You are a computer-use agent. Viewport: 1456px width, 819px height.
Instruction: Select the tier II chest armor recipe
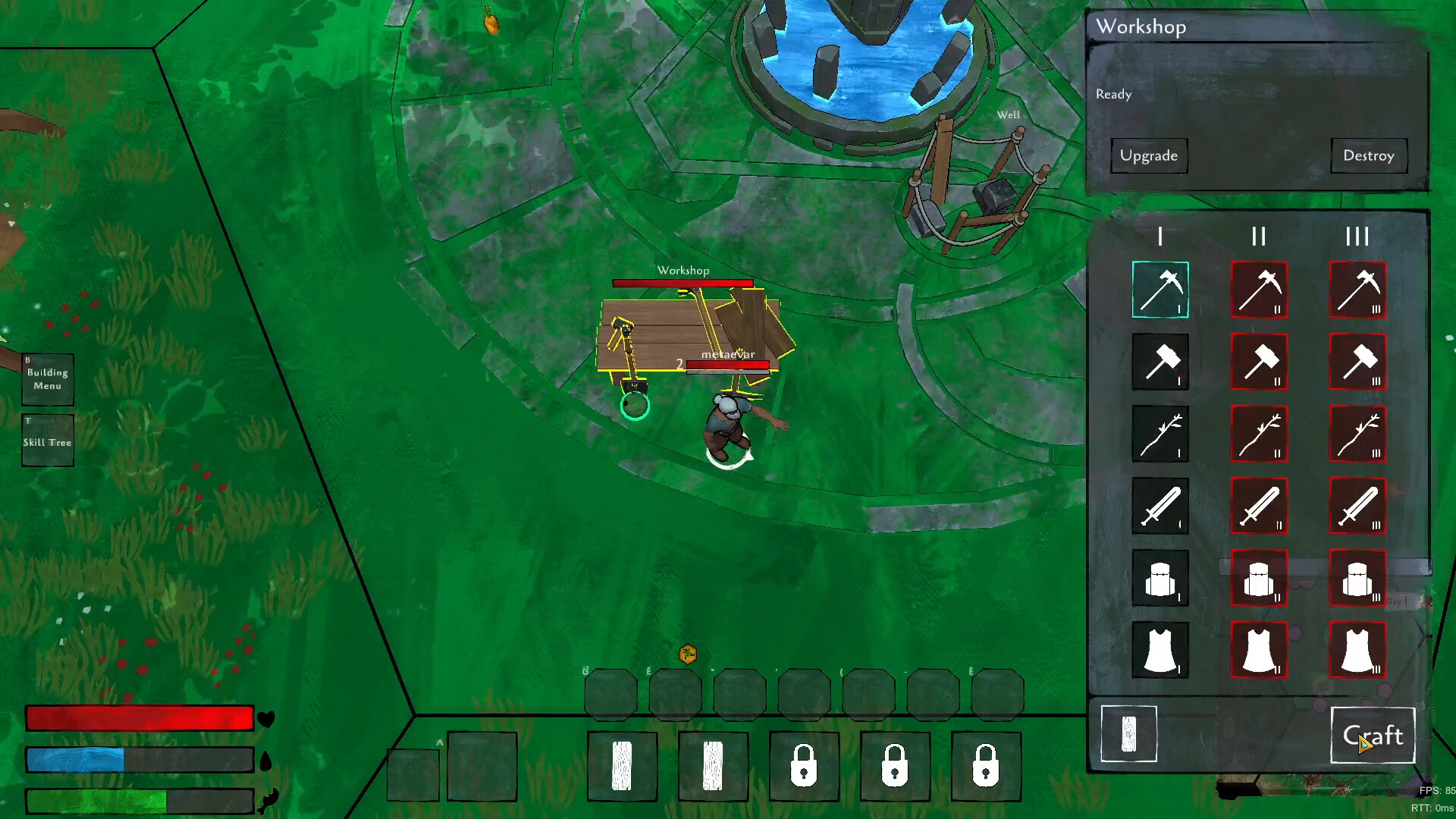coord(1259,579)
